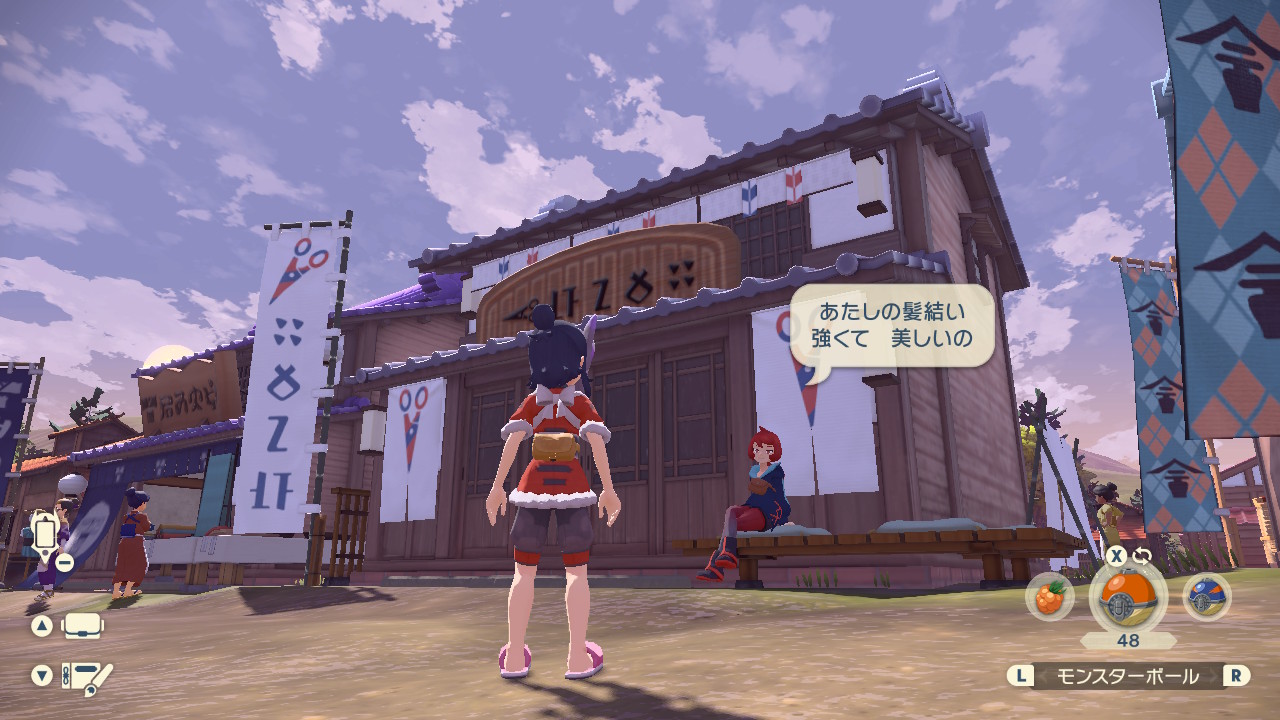Select the Poké Ball in the item wheel

1126,596
